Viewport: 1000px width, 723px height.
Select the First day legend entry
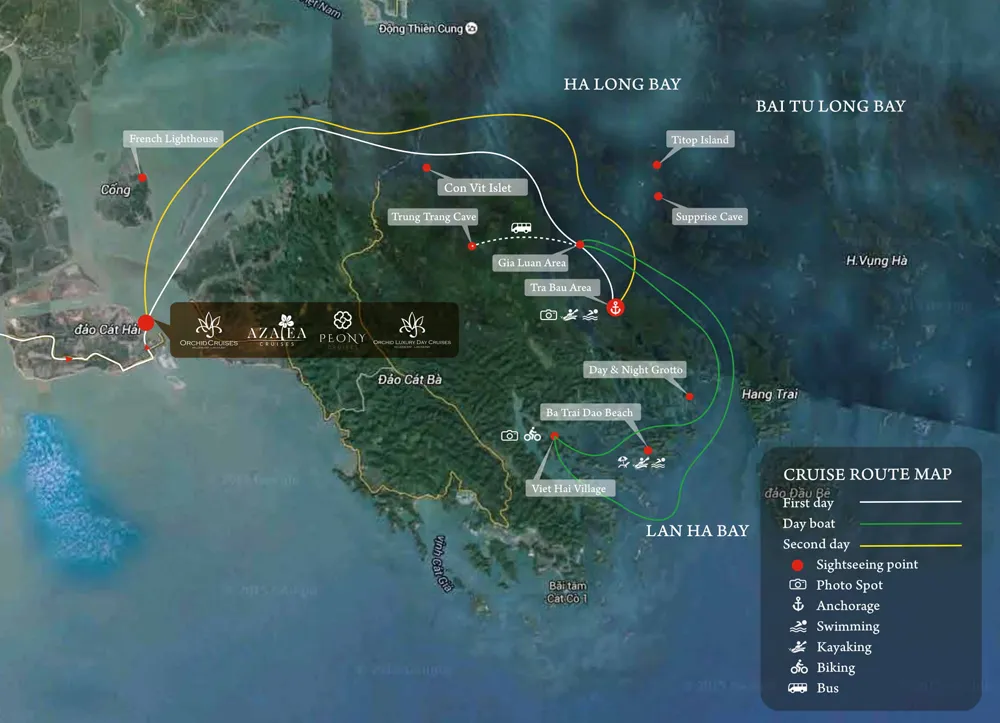(x=808, y=503)
